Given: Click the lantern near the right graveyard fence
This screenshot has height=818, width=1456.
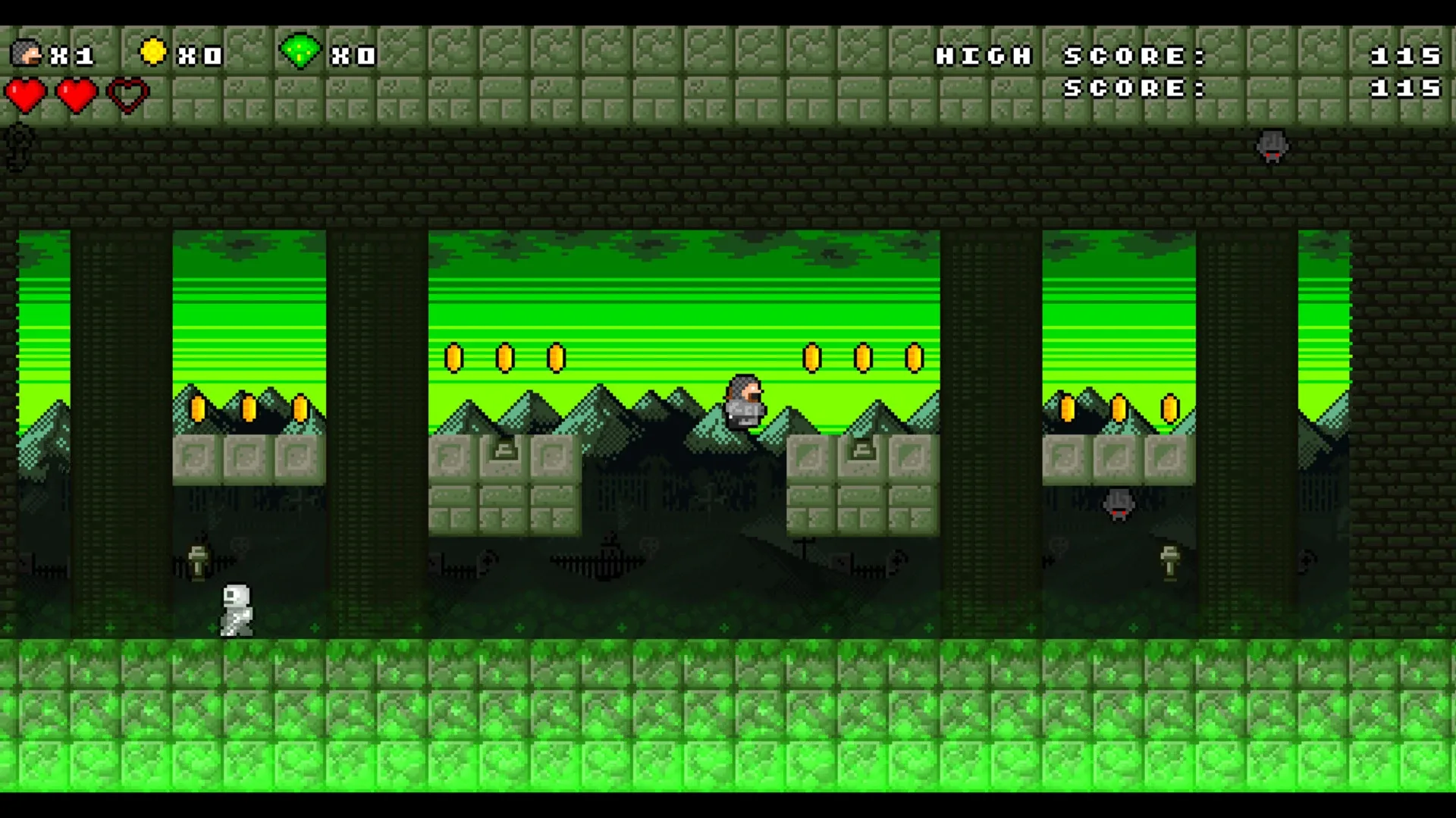Looking at the screenshot, I should pos(1168,561).
